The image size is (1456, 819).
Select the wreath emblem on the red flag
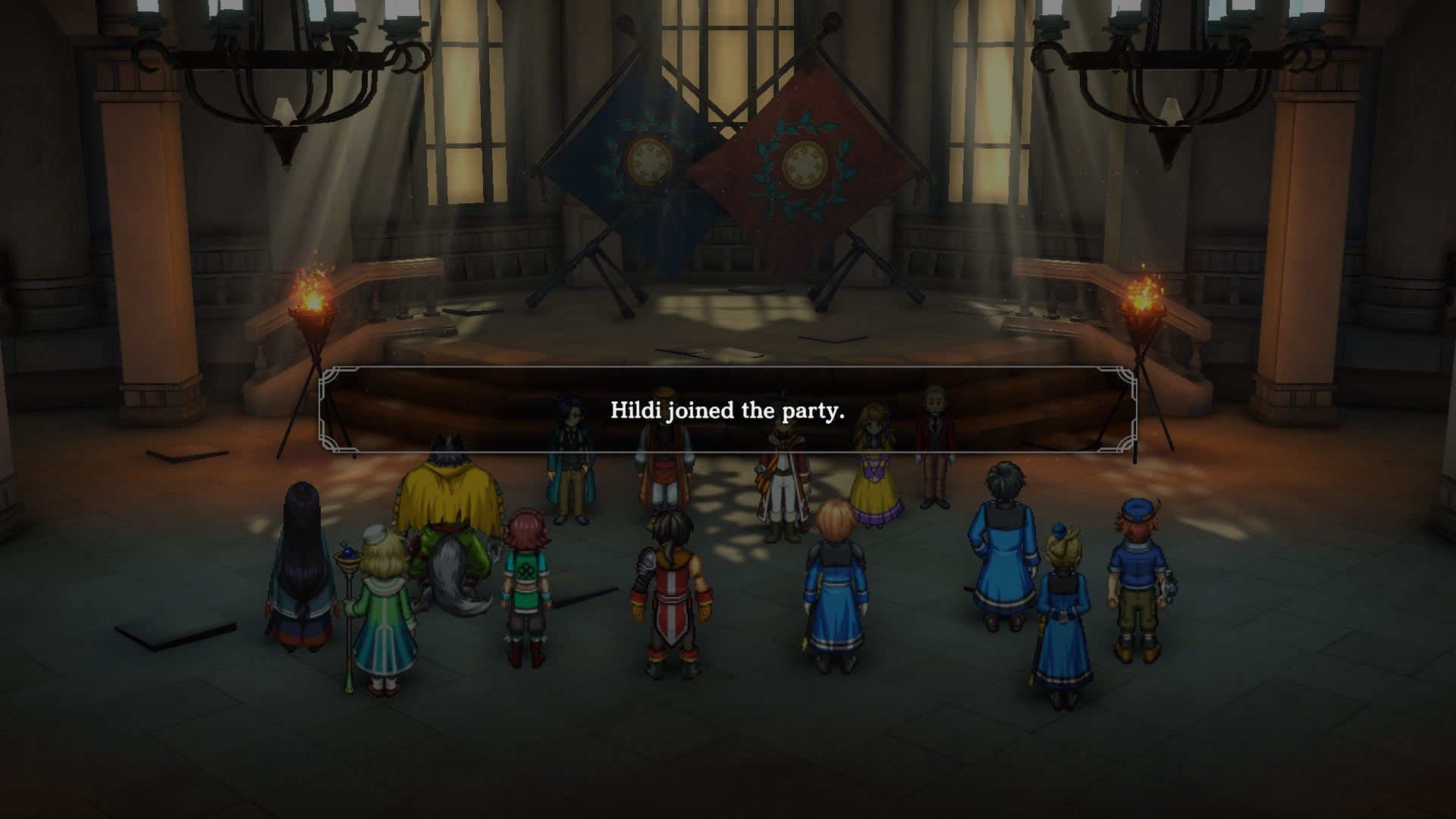click(804, 161)
